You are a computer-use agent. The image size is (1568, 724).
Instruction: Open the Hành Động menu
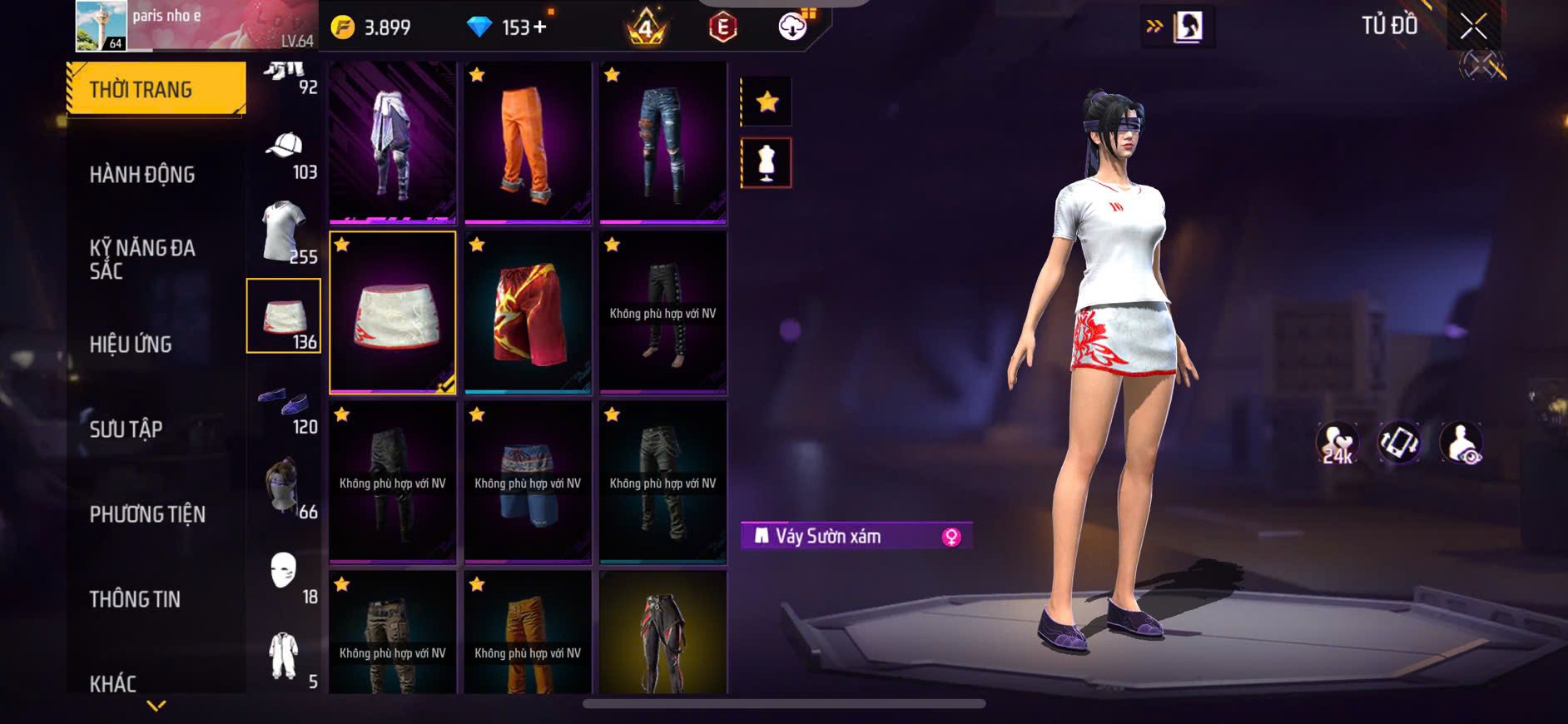pos(142,175)
